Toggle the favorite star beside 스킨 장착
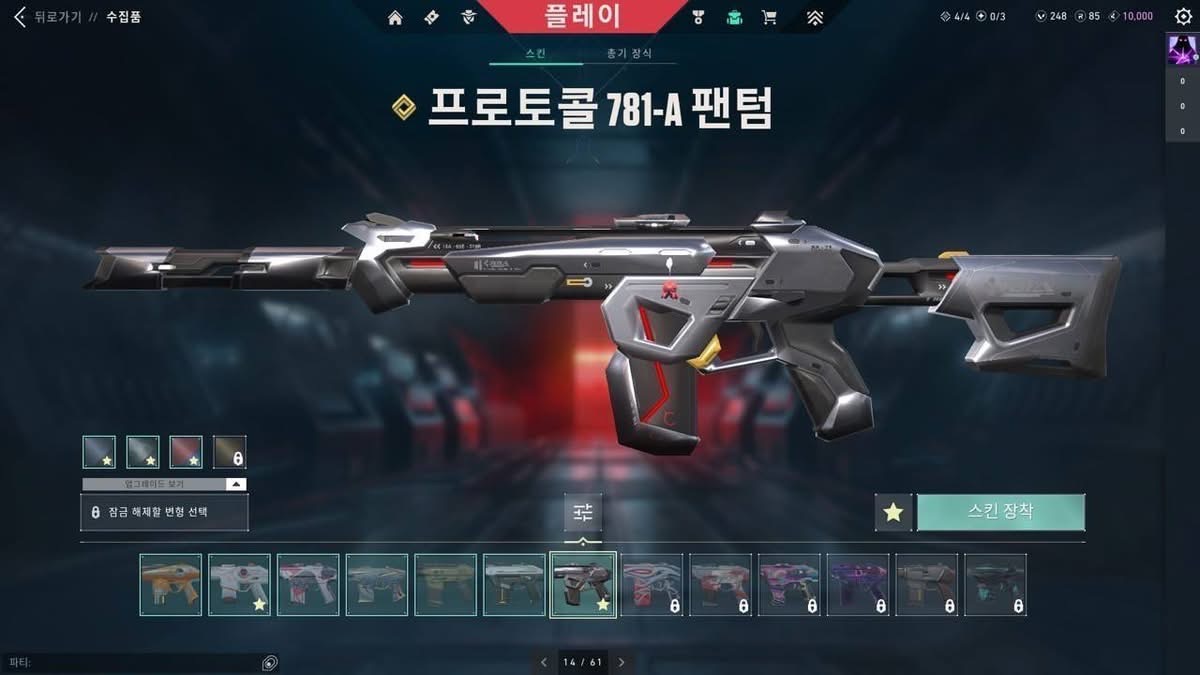Image resolution: width=1200 pixels, height=675 pixels. (x=893, y=512)
